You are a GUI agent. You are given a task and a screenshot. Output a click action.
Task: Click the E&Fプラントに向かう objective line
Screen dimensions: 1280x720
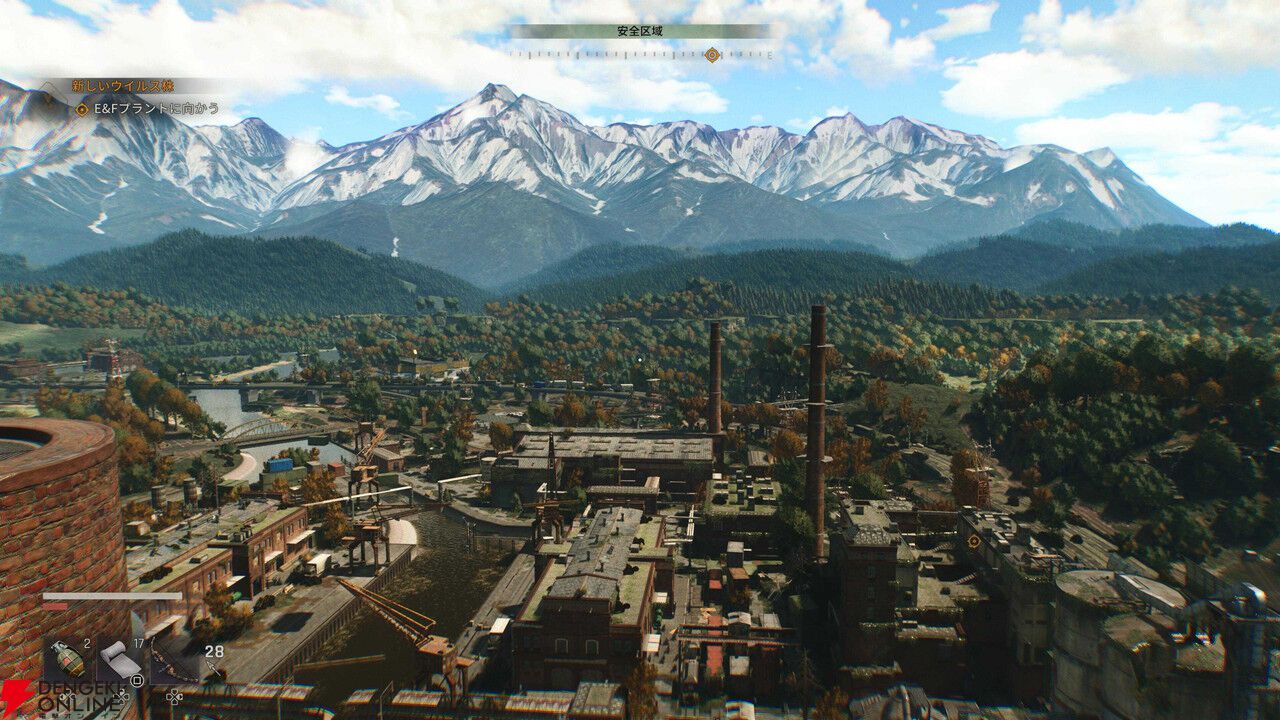click(146, 109)
